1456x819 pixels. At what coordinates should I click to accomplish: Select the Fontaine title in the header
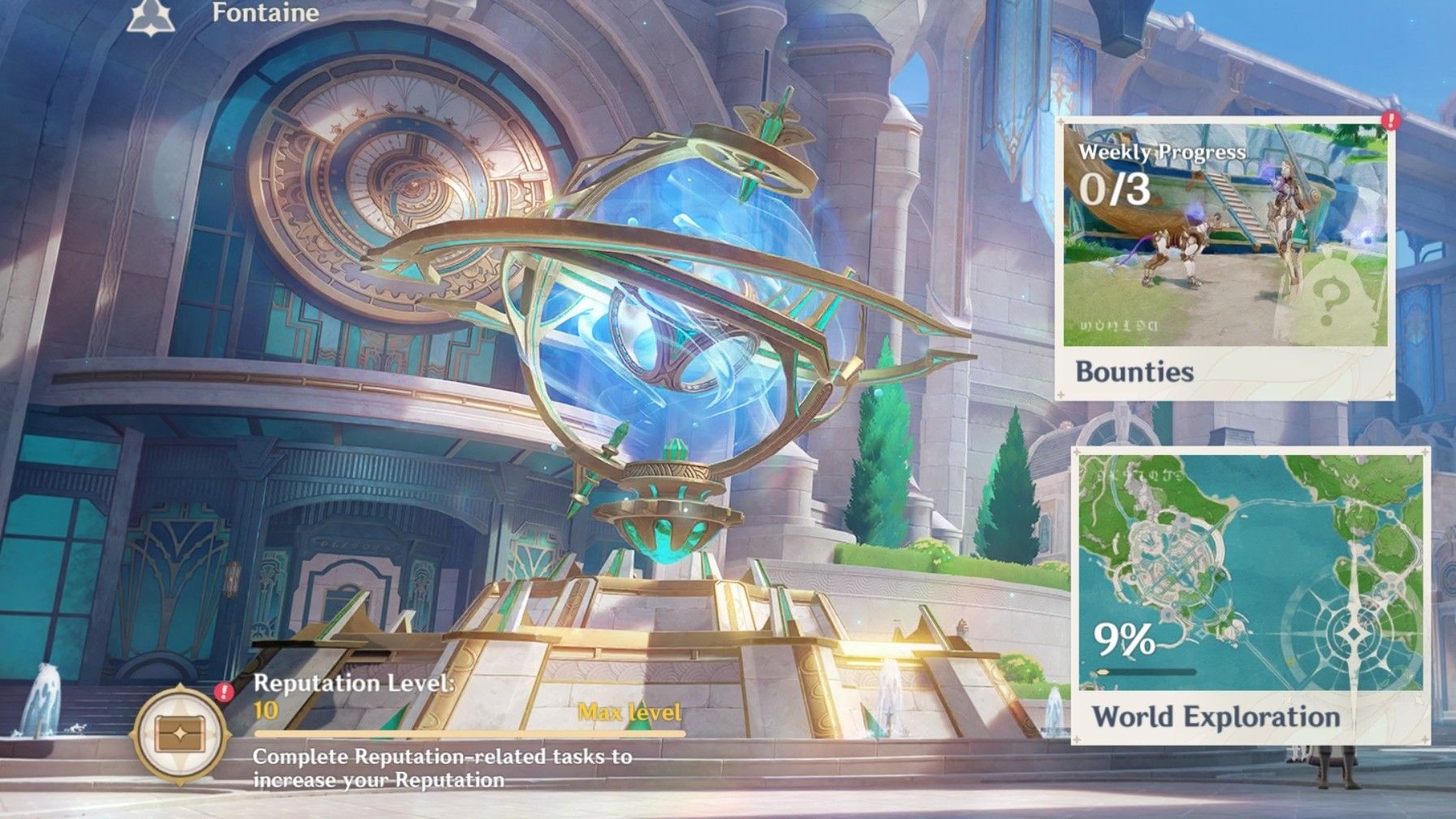(x=265, y=13)
